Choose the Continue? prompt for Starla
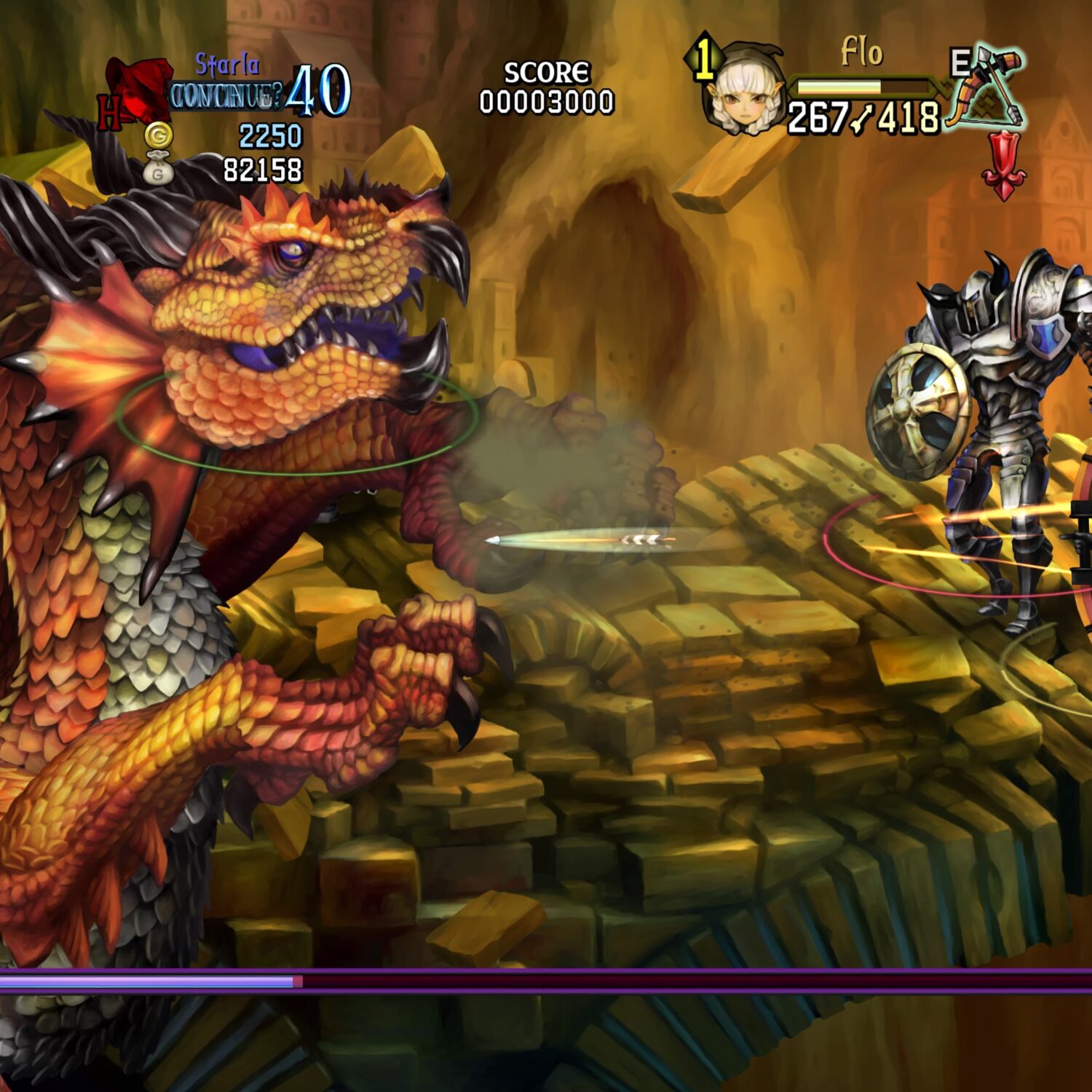 click(x=226, y=96)
